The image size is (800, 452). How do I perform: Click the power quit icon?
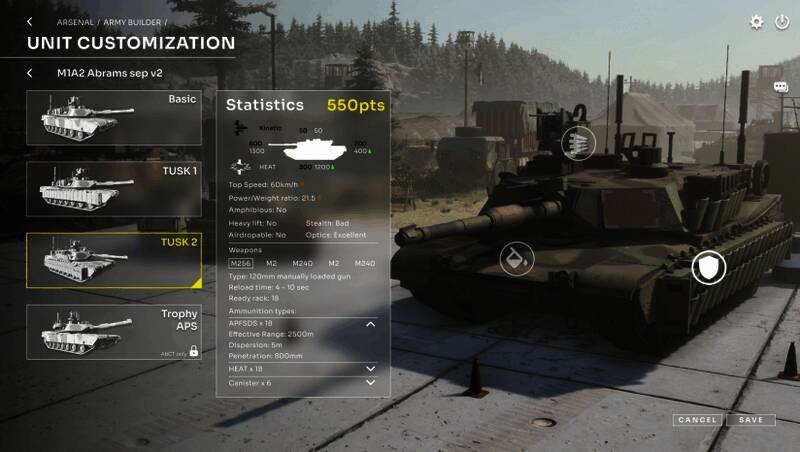pyautogui.click(x=781, y=22)
